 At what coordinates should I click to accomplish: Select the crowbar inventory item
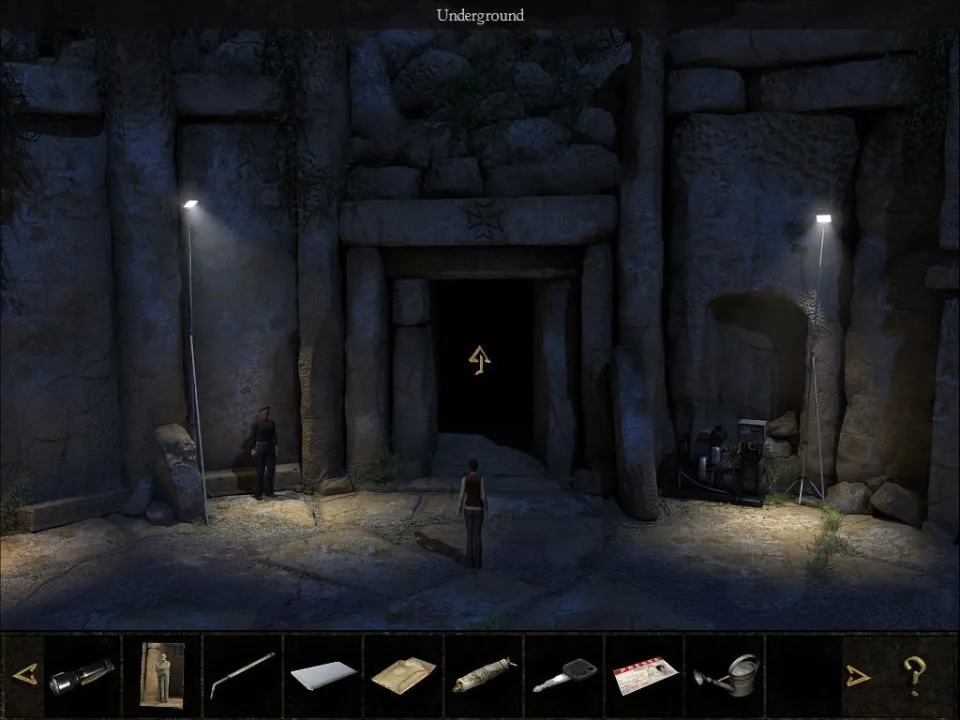point(242,675)
